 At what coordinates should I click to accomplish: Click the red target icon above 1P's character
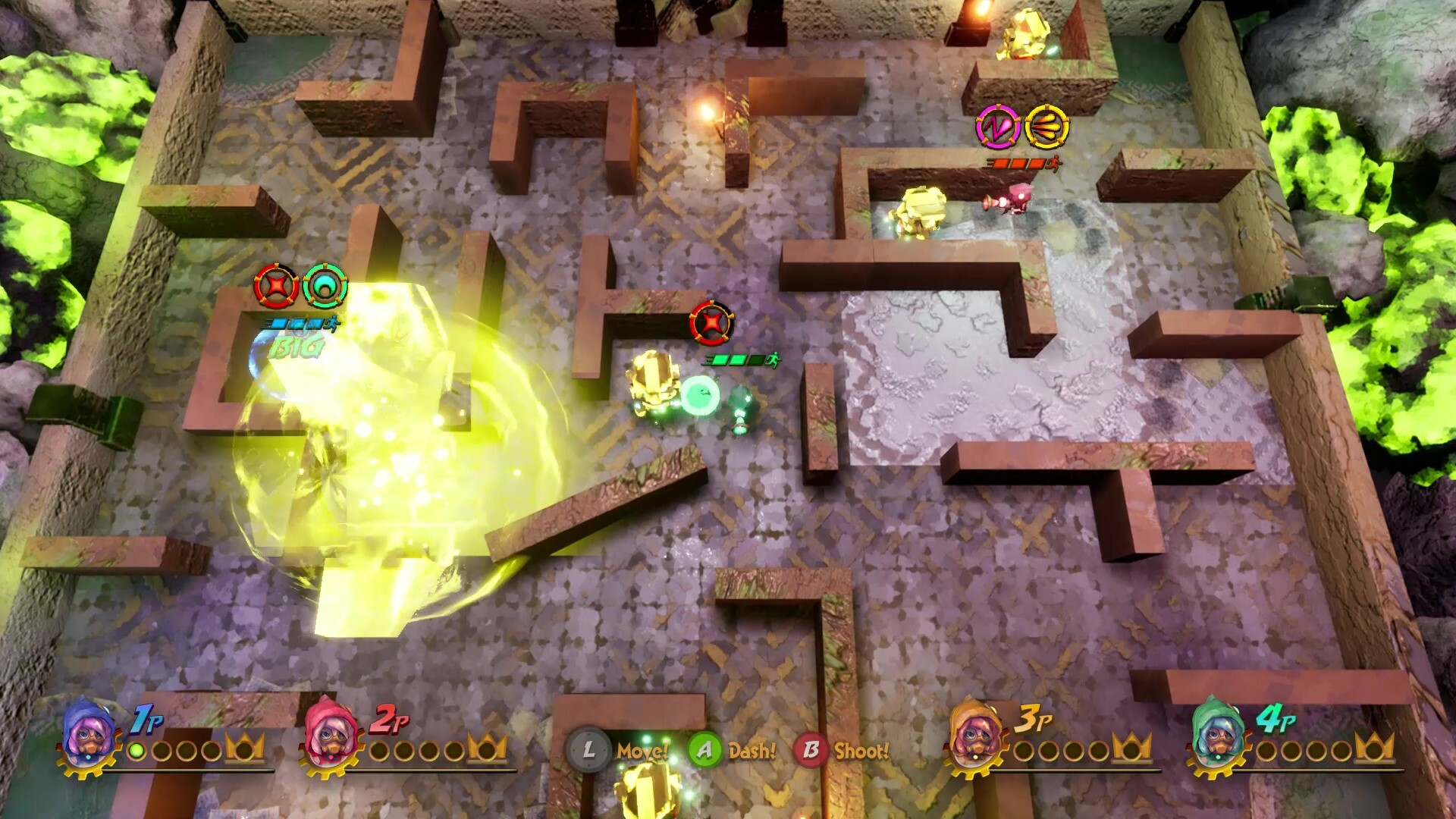[278, 287]
